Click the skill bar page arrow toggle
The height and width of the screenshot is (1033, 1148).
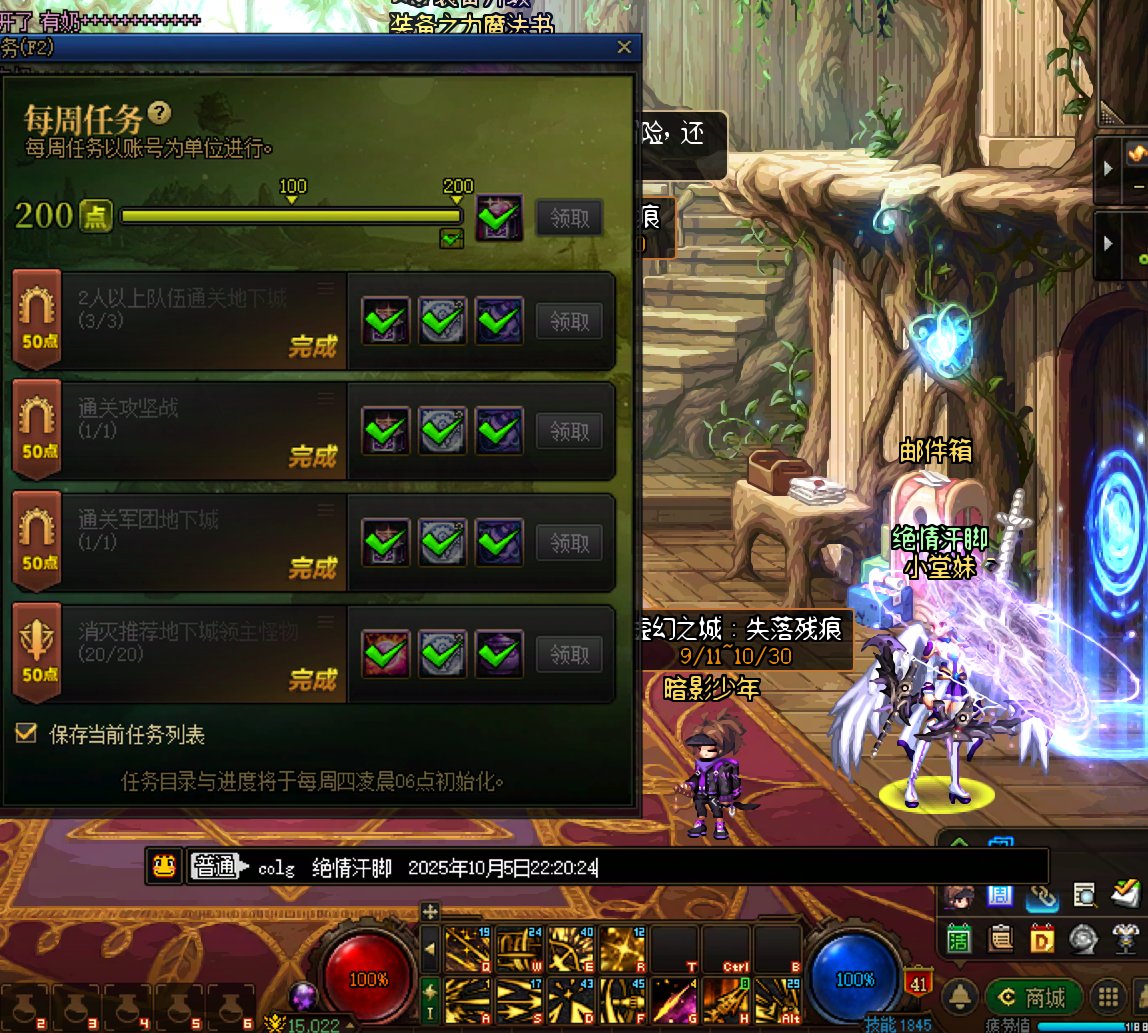coord(429,946)
